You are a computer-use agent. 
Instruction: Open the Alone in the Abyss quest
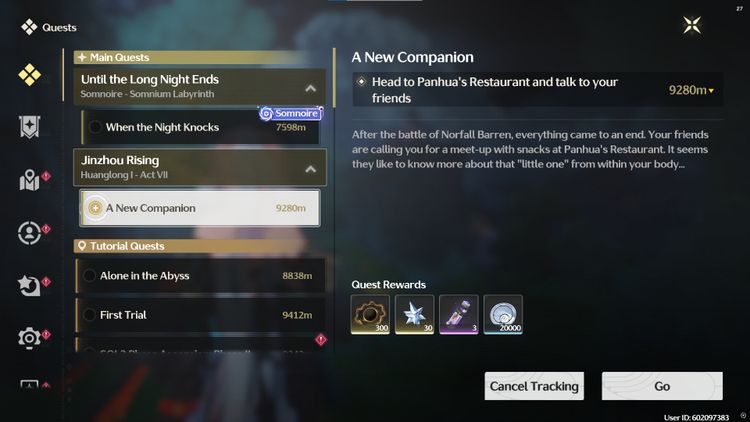click(200, 275)
